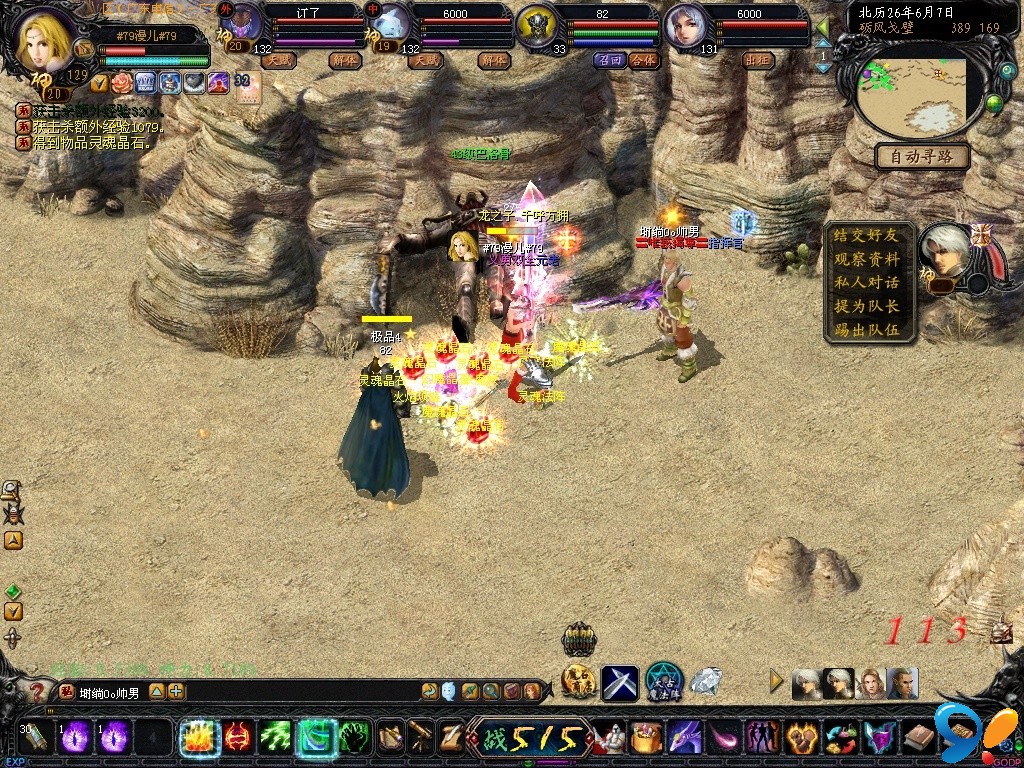Screen dimensions: 1024x768
Task: Click the 合体 merge button
Action: (645, 60)
